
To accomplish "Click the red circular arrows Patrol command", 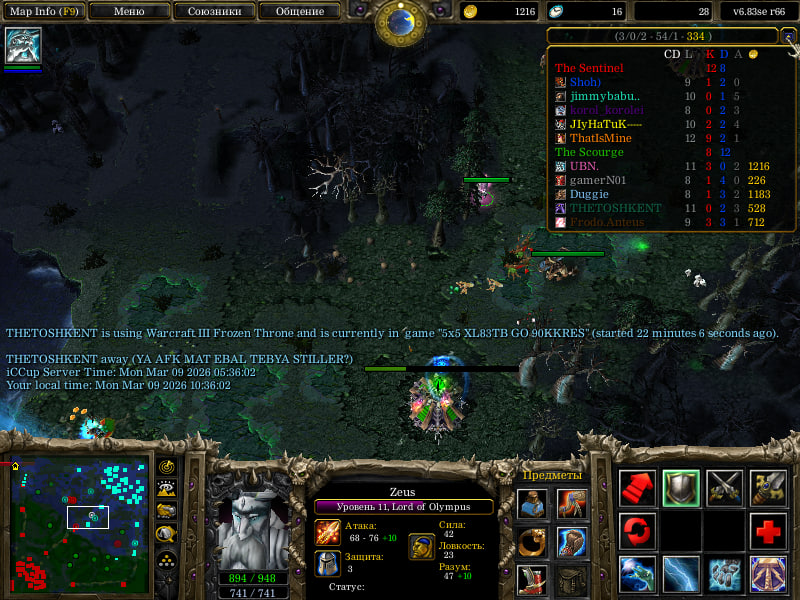I will click(x=638, y=530).
